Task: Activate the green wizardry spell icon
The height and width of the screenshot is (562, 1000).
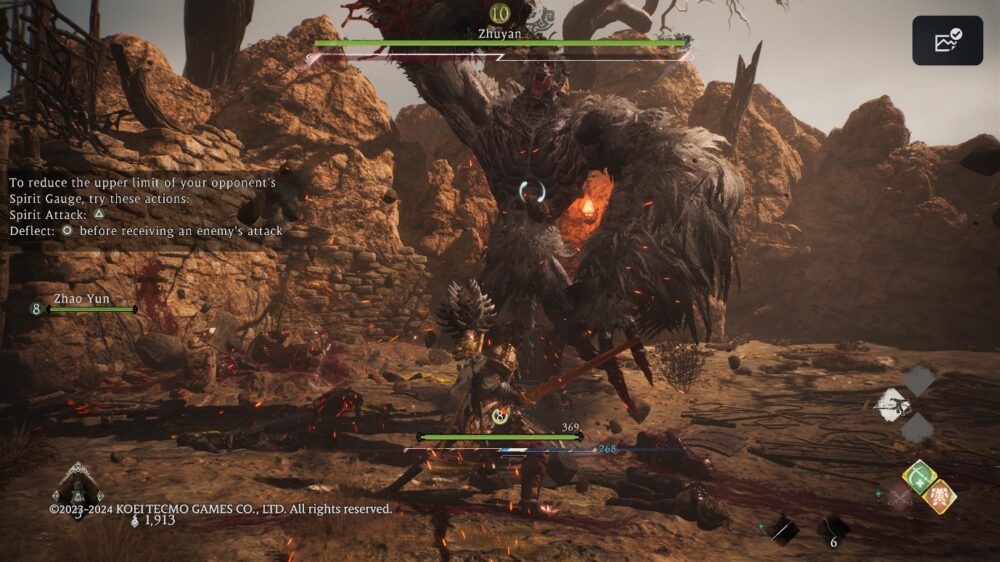Action: coord(918,475)
